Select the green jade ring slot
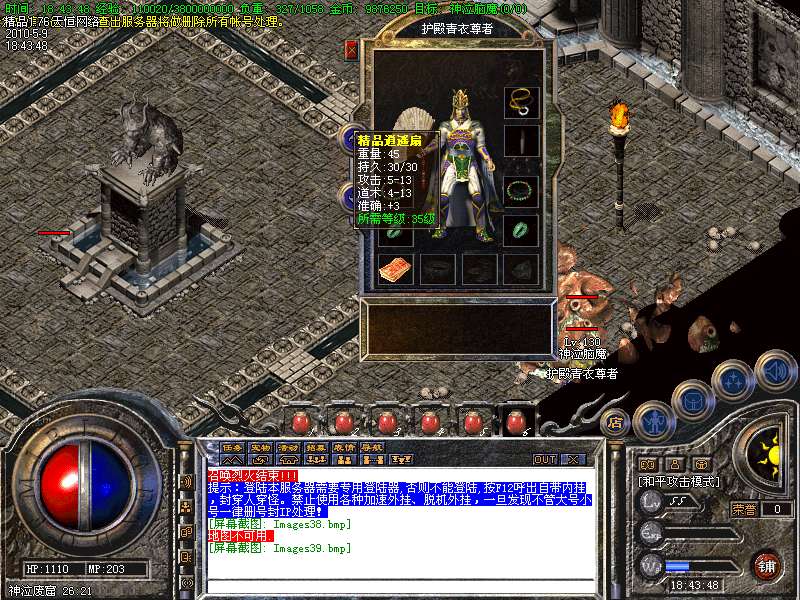The image size is (800, 600). coord(520,230)
